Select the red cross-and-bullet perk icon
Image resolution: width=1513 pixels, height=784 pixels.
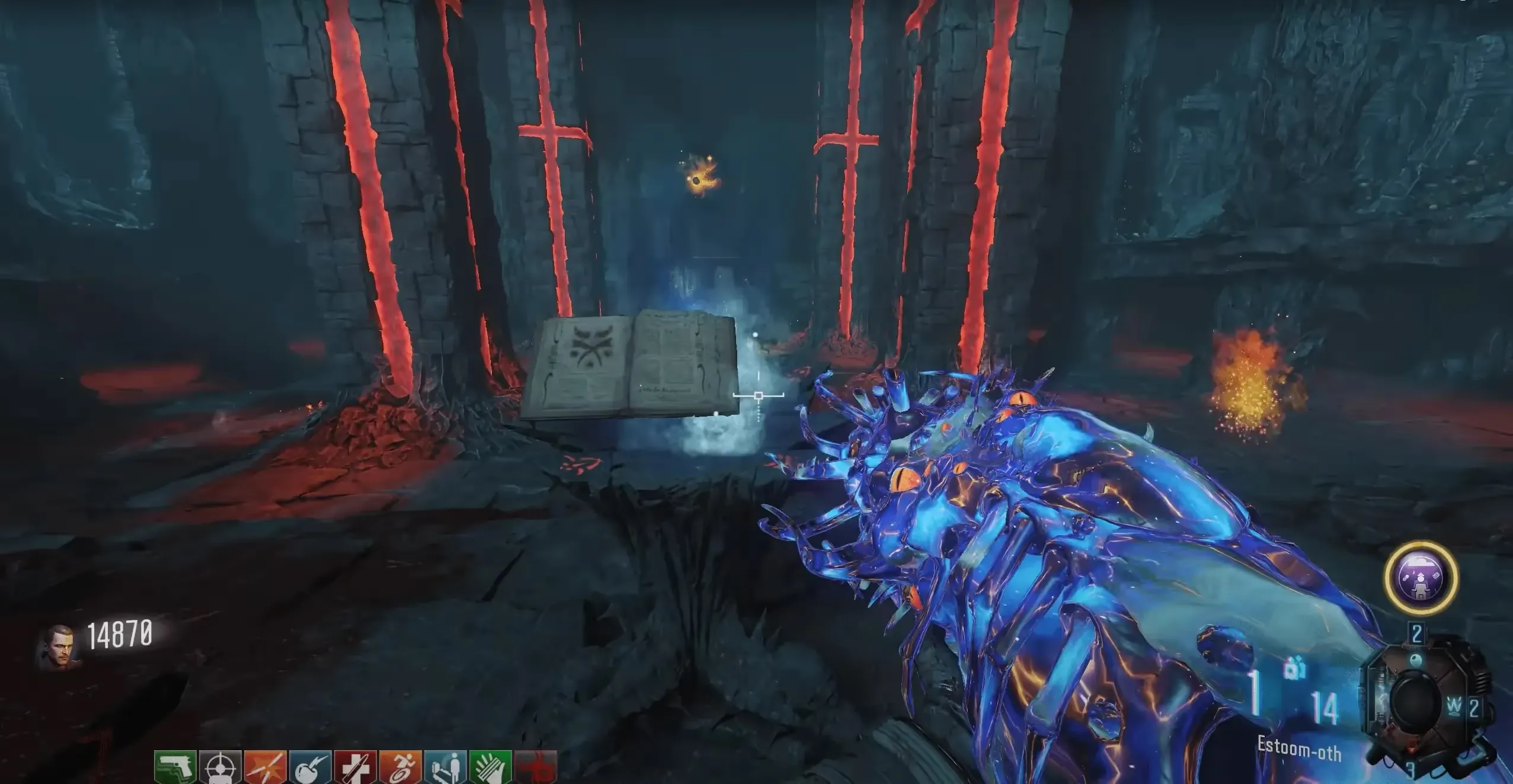356,767
